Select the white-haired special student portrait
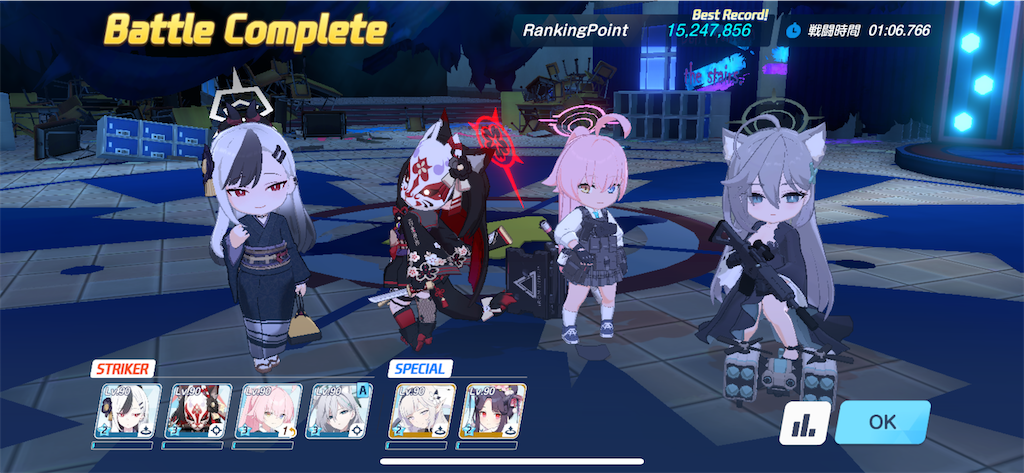 coord(420,412)
